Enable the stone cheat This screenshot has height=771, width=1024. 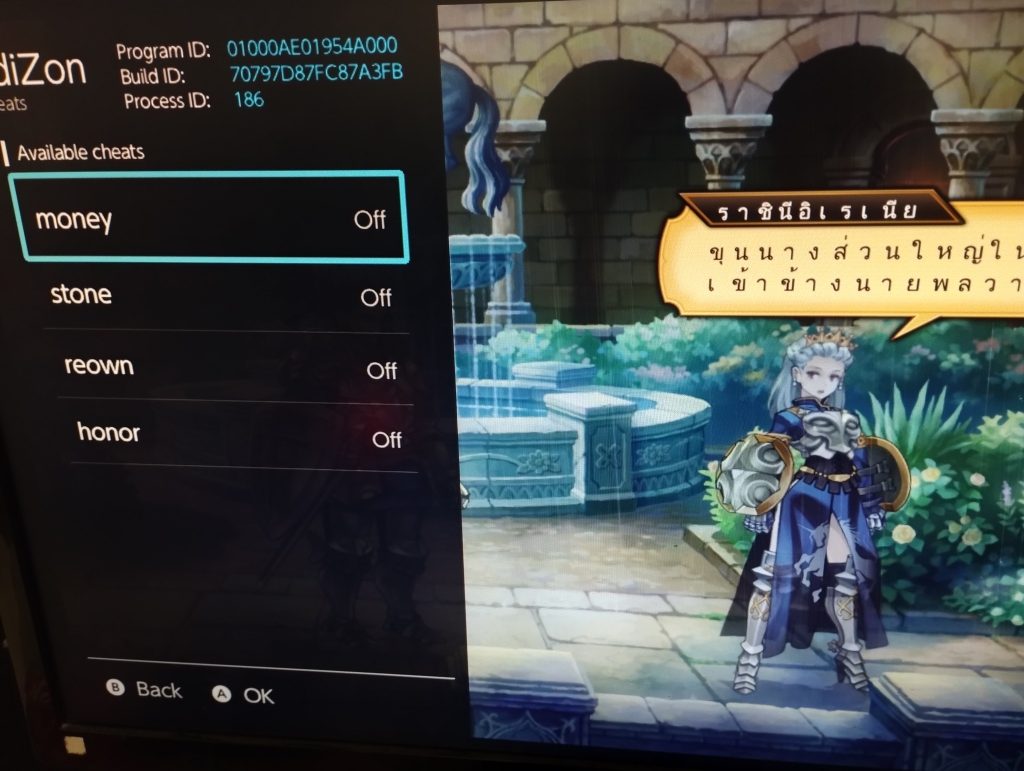222,296
